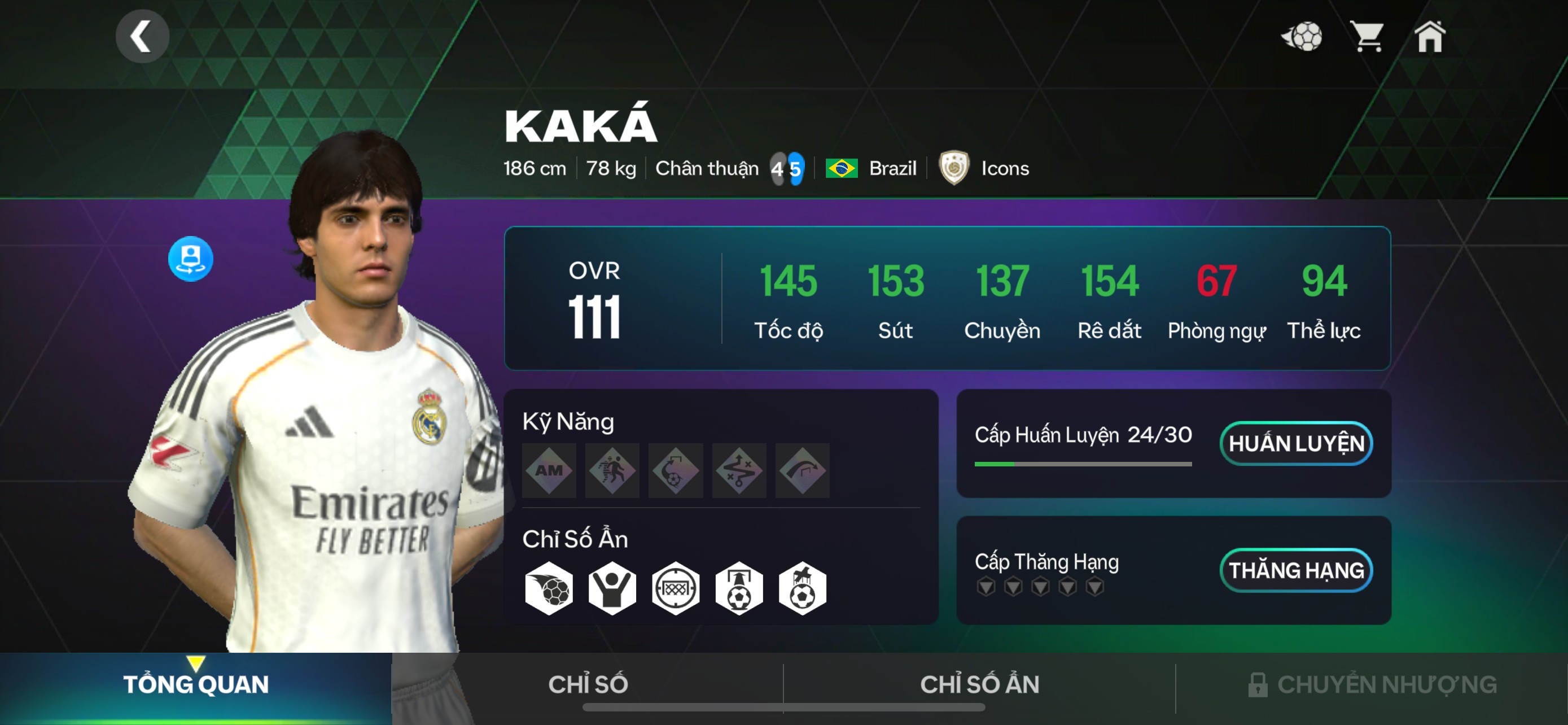The width and height of the screenshot is (1568, 725).
Task: Show the OVR 111 rating panel
Action: click(594, 298)
